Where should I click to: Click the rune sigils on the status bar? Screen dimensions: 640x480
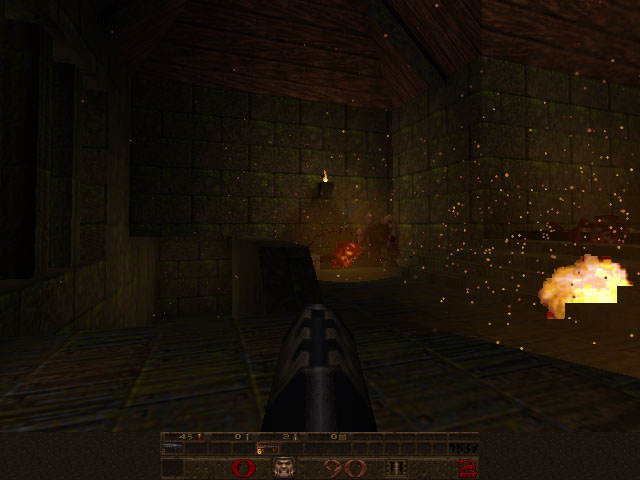pos(463,448)
